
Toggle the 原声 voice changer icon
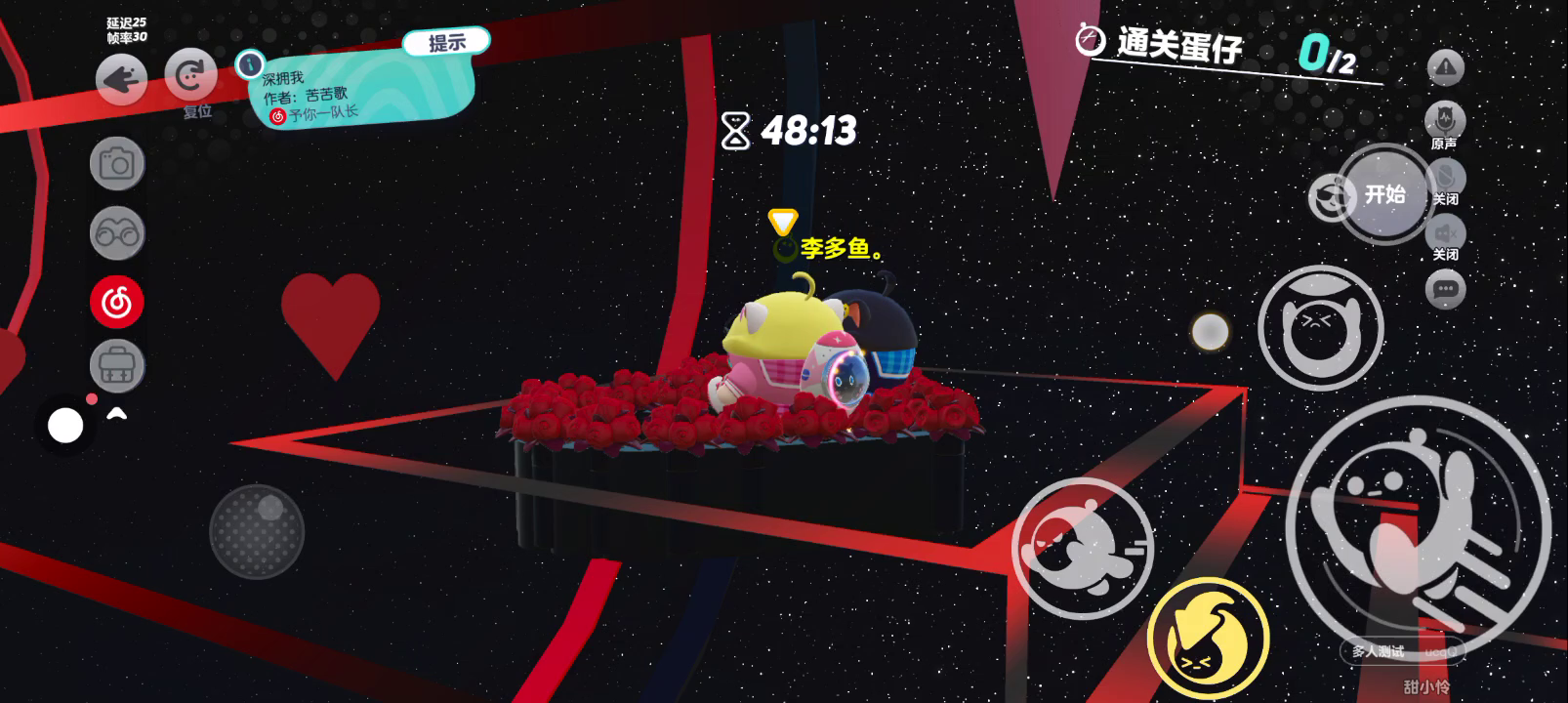(x=1445, y=122)
